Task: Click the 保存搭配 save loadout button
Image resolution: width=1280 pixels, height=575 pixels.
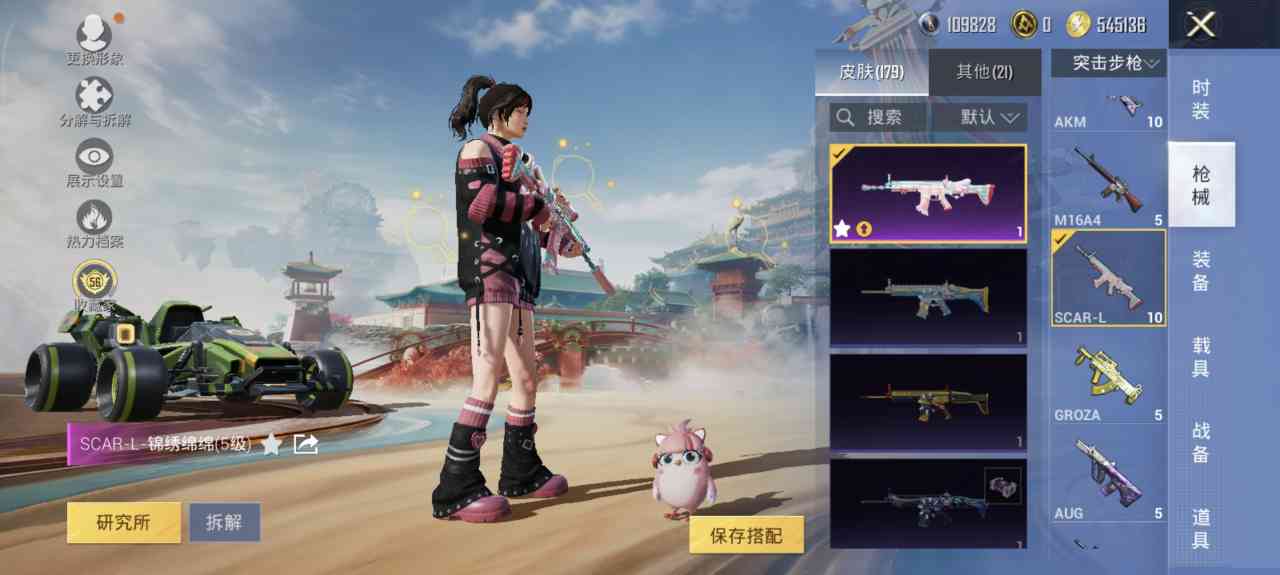Action: [746, 536]
